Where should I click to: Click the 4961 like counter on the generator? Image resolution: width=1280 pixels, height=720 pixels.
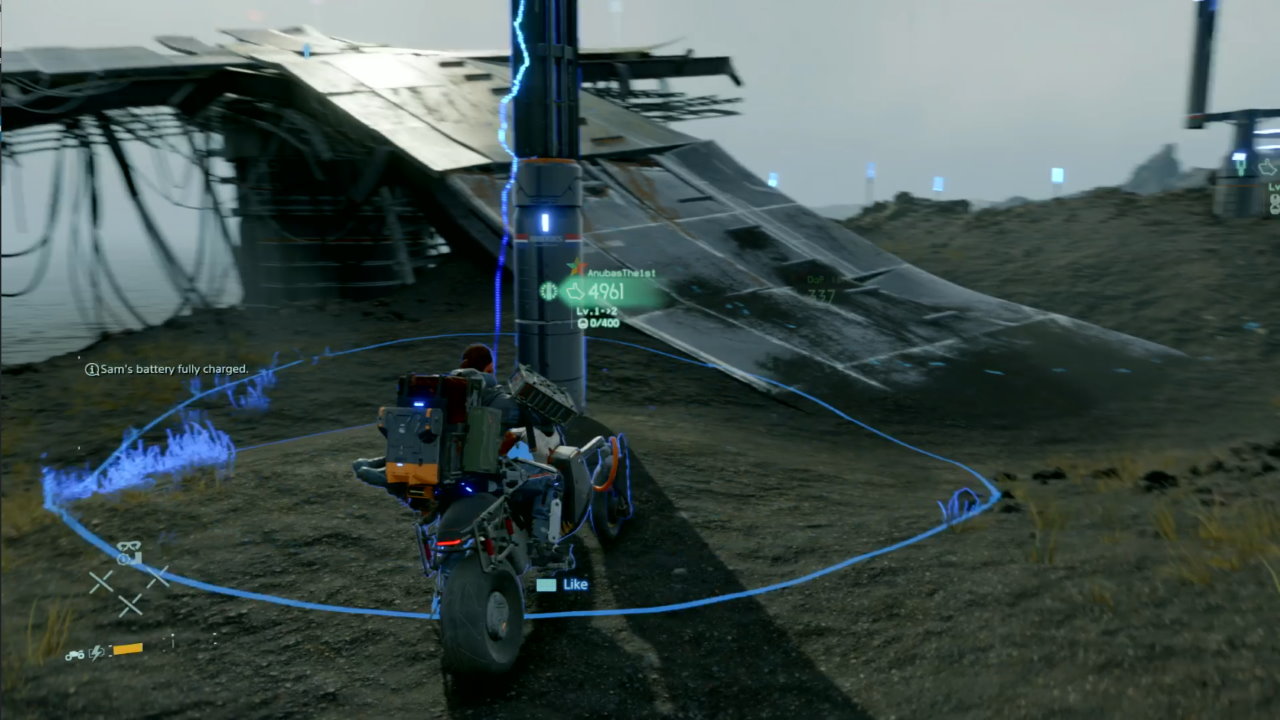coord(606,292)
